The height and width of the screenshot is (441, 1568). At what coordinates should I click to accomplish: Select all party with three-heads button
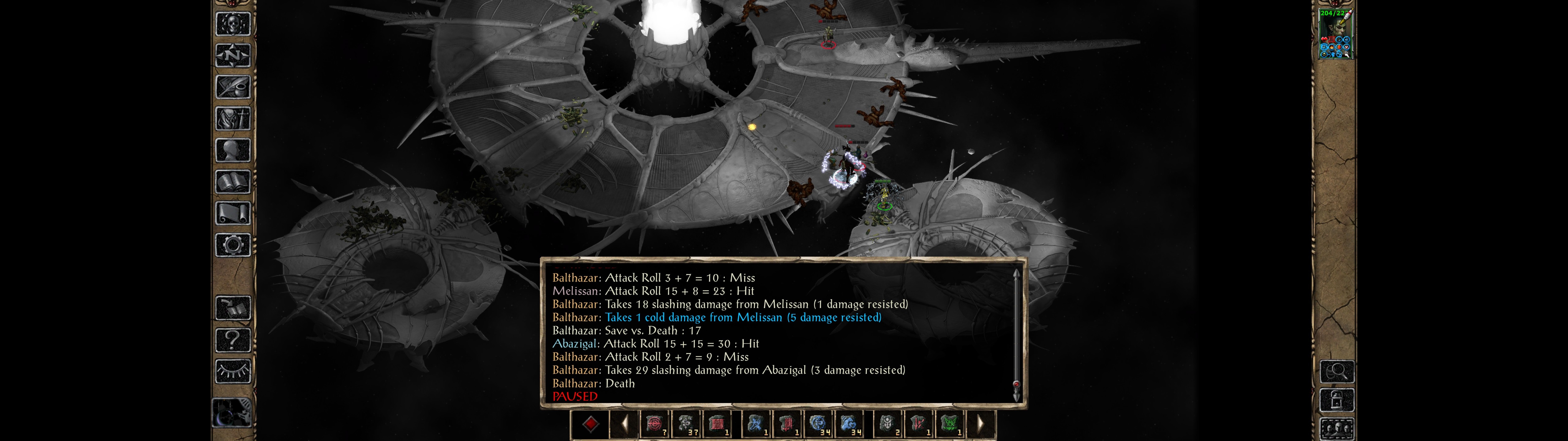click(x=1337, y=429)
